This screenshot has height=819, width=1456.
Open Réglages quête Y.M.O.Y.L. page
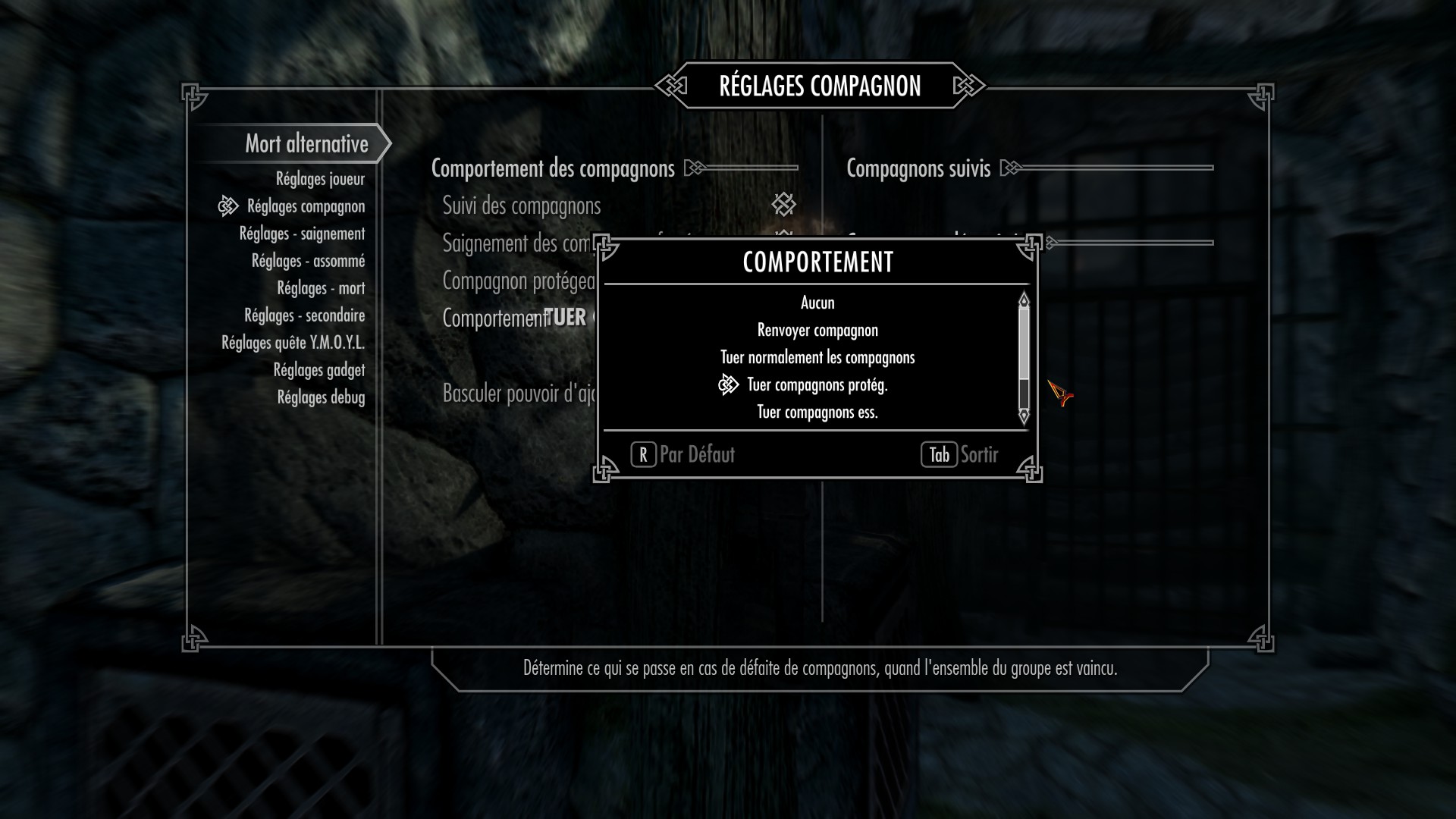click(293, 343)
